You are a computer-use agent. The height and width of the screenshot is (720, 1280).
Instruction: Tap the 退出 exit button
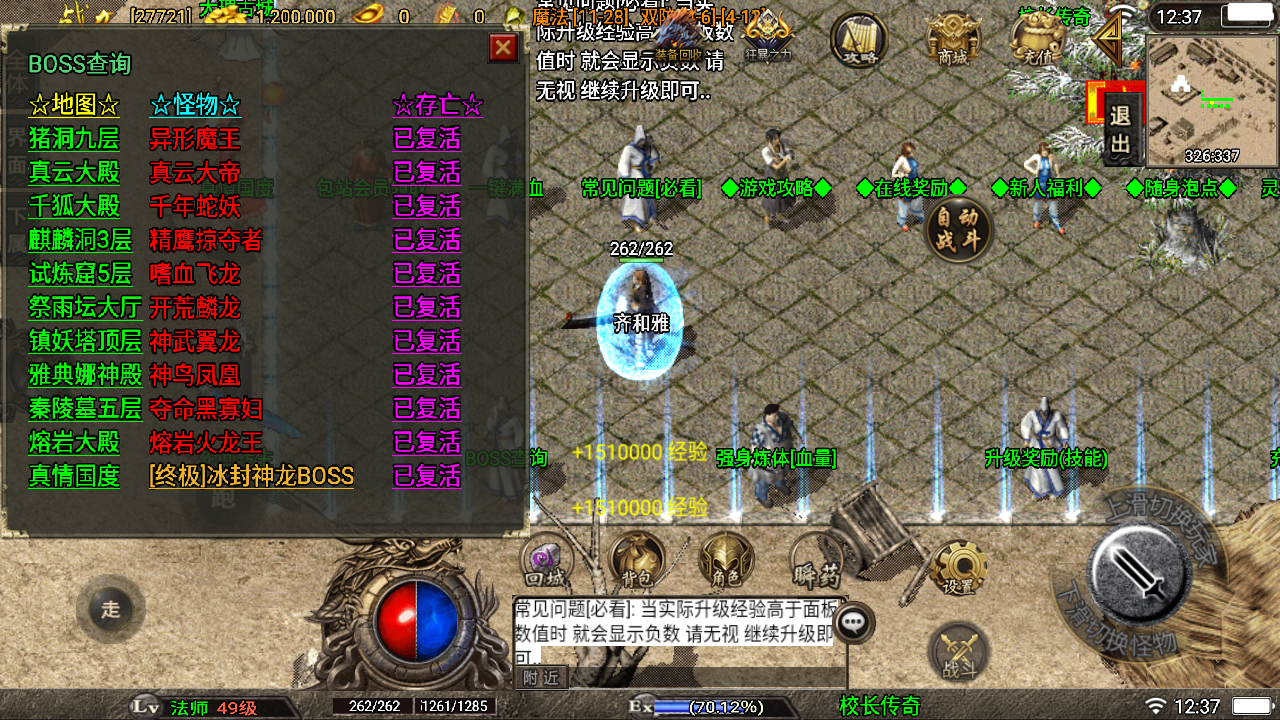click(1120, 131)
